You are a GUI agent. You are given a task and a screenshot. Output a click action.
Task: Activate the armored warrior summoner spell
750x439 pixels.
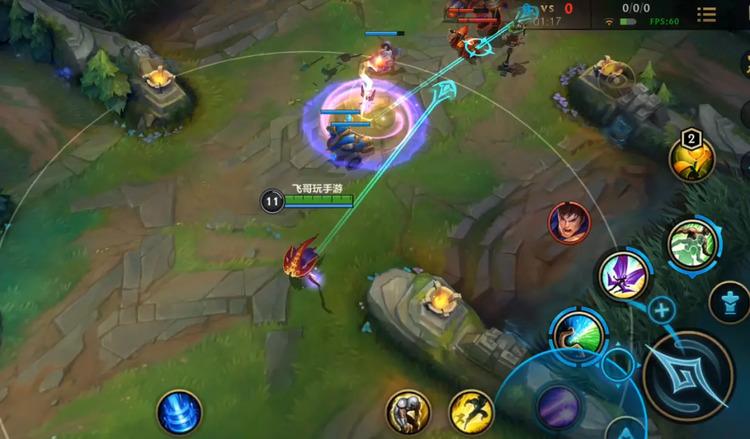pos(408,411)
